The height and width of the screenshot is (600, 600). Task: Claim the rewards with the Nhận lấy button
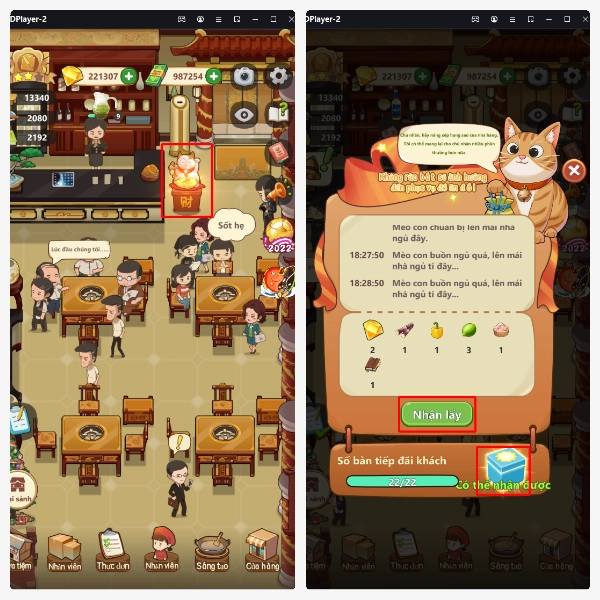[436, 414]
